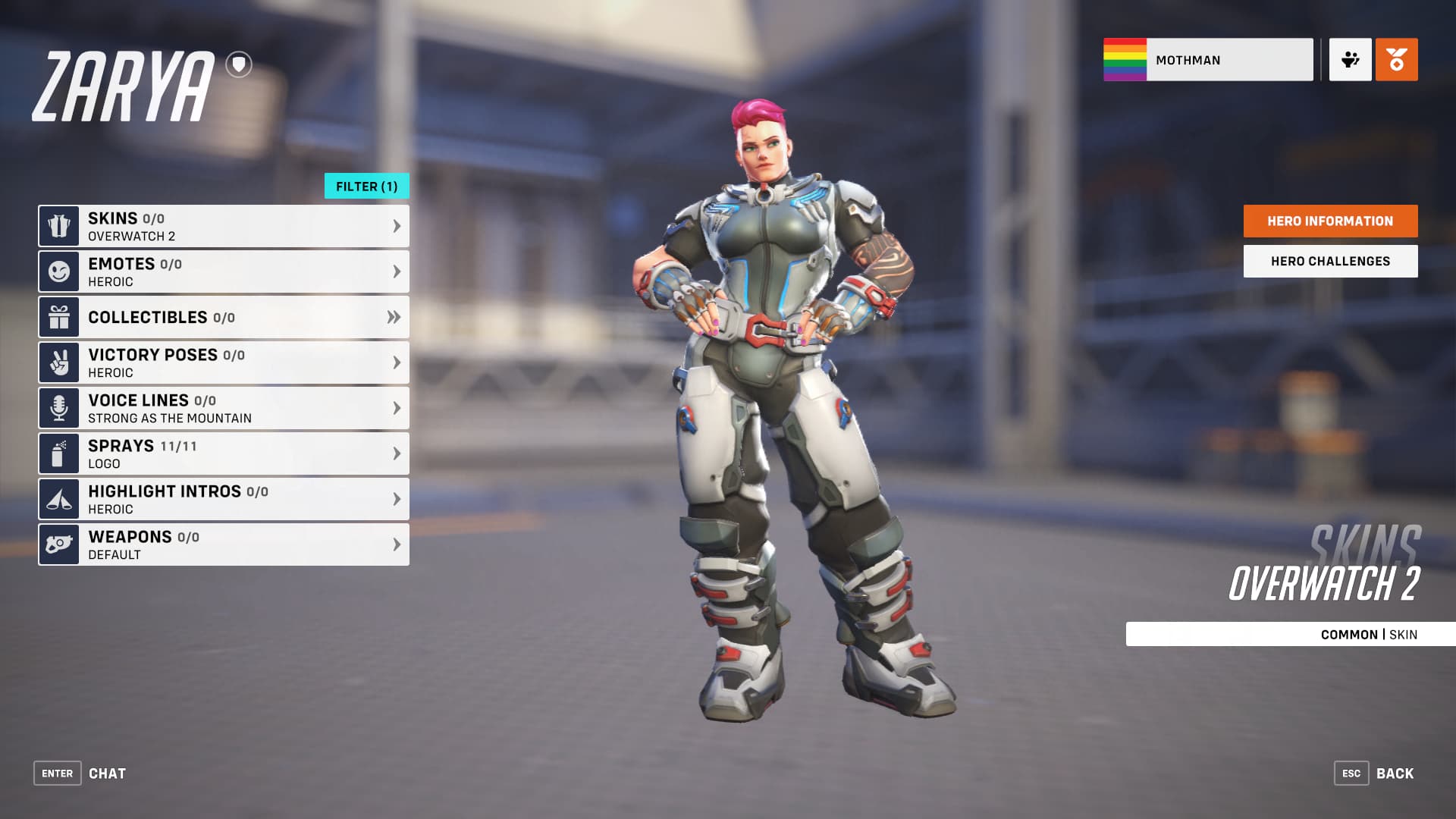1456x819 pixels.
Task: Click the social groups icon beside Mothman
Action: 1350,59
